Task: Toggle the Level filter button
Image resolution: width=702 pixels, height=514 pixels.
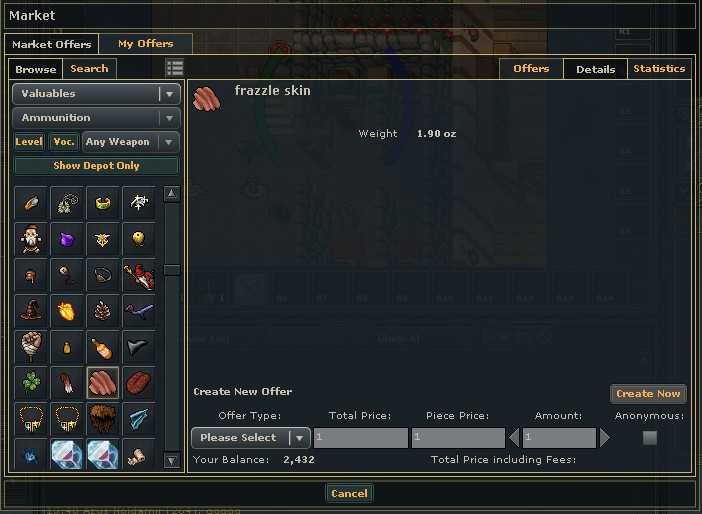Action: (29, 142)
